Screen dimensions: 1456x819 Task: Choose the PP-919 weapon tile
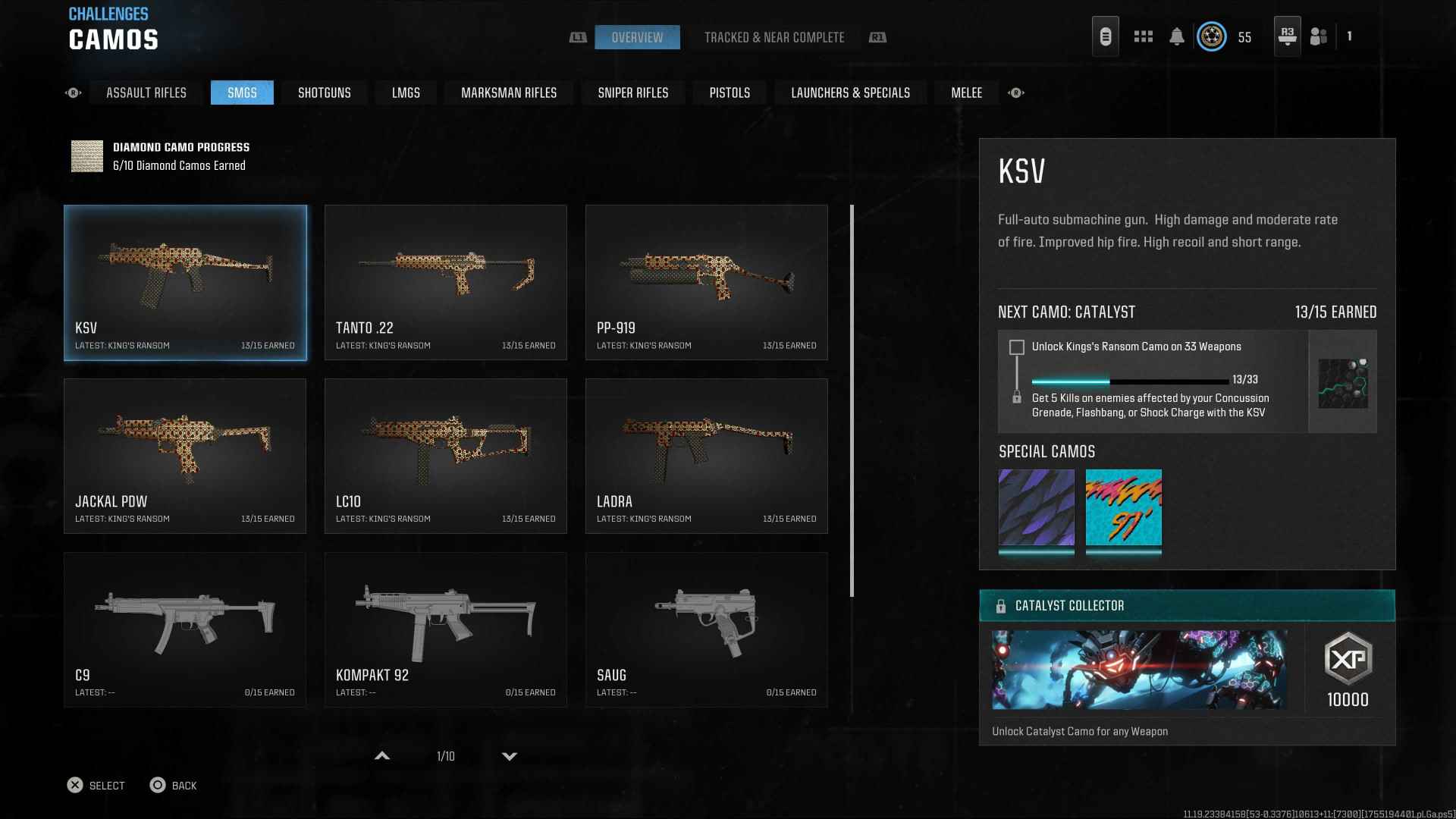pyautogui.click(x=706, y=282)
